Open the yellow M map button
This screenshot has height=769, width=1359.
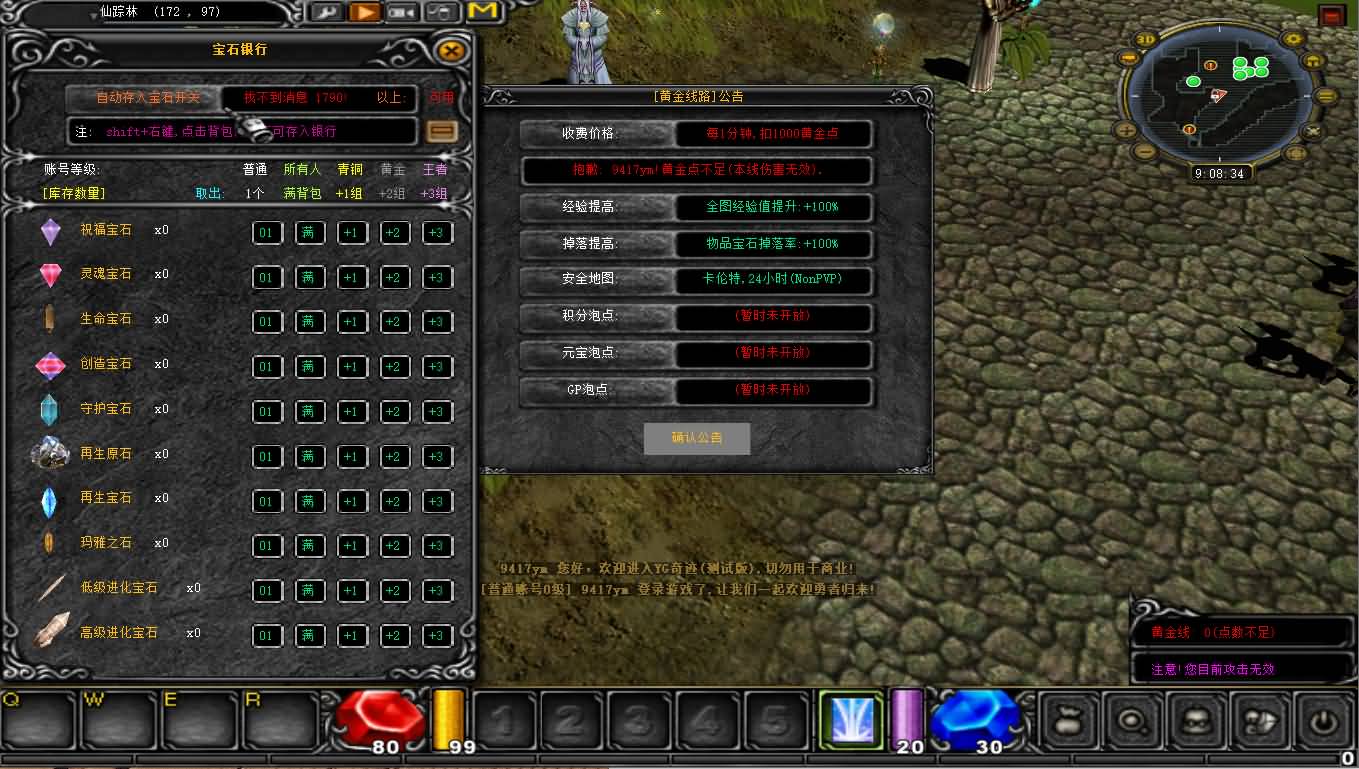483,11
